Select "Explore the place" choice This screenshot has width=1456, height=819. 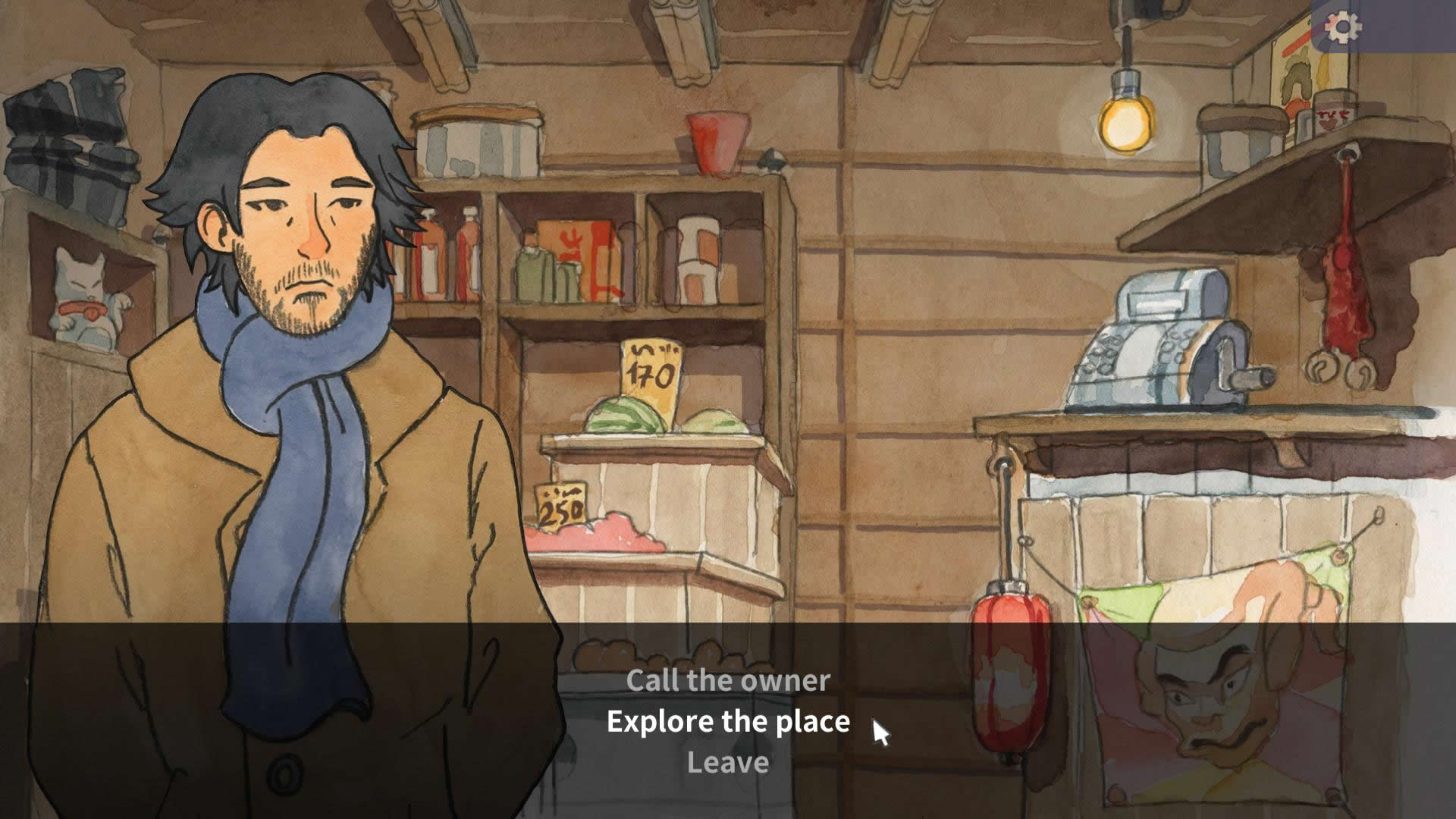728,721
